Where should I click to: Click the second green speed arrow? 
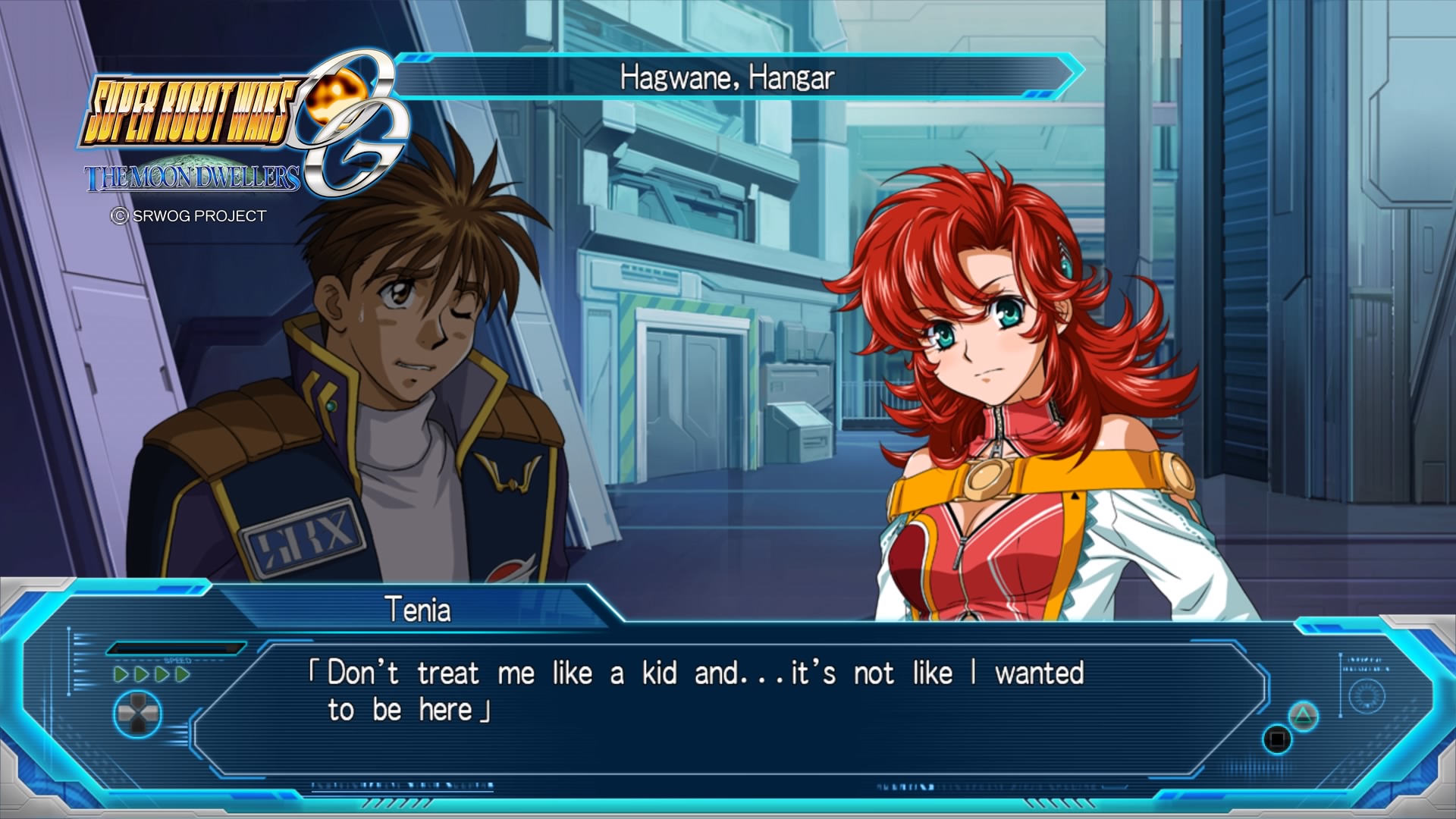(x=142, y=673)
